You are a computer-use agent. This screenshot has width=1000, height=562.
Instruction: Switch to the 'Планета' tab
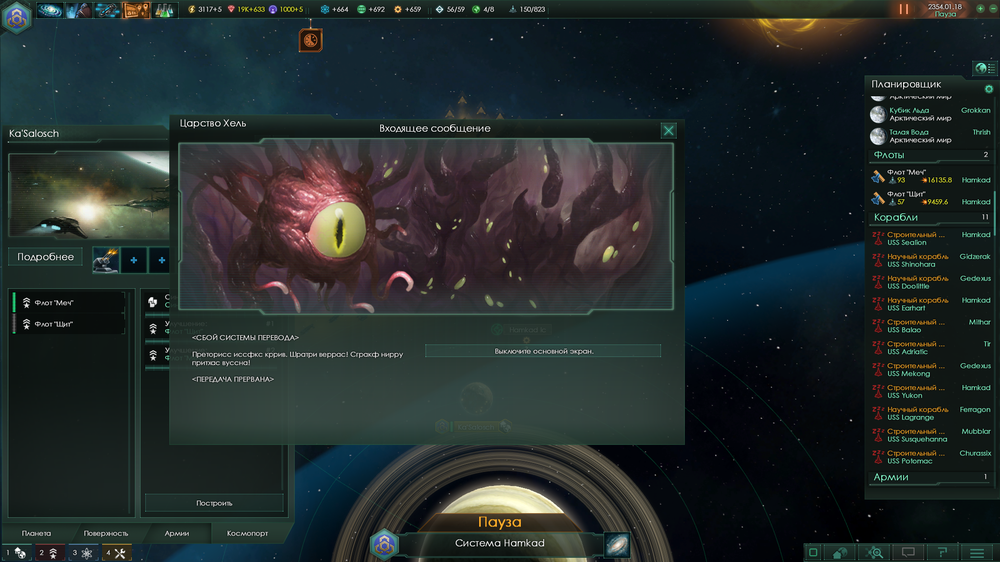pos(36,533)
